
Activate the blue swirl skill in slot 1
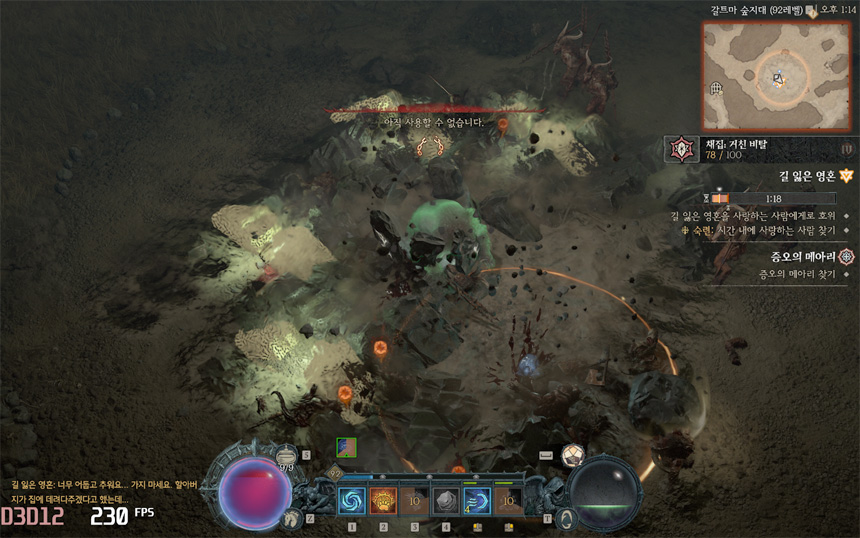point(352,500)
